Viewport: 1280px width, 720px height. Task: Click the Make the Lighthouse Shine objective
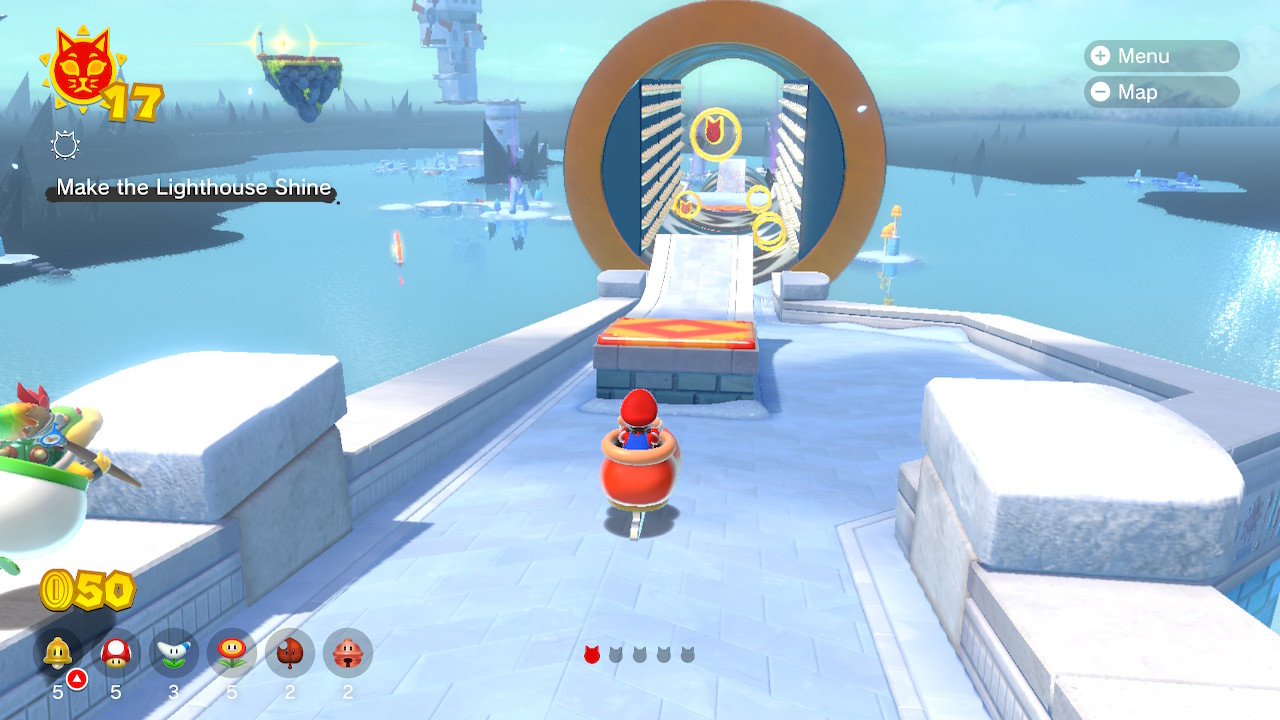point(195,187)
